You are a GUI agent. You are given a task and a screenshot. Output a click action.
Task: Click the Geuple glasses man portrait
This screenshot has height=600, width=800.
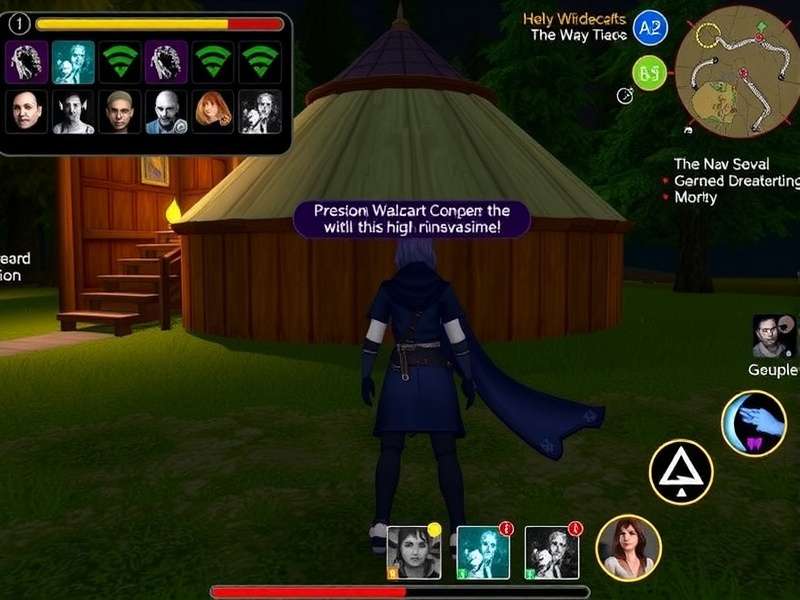773,337
